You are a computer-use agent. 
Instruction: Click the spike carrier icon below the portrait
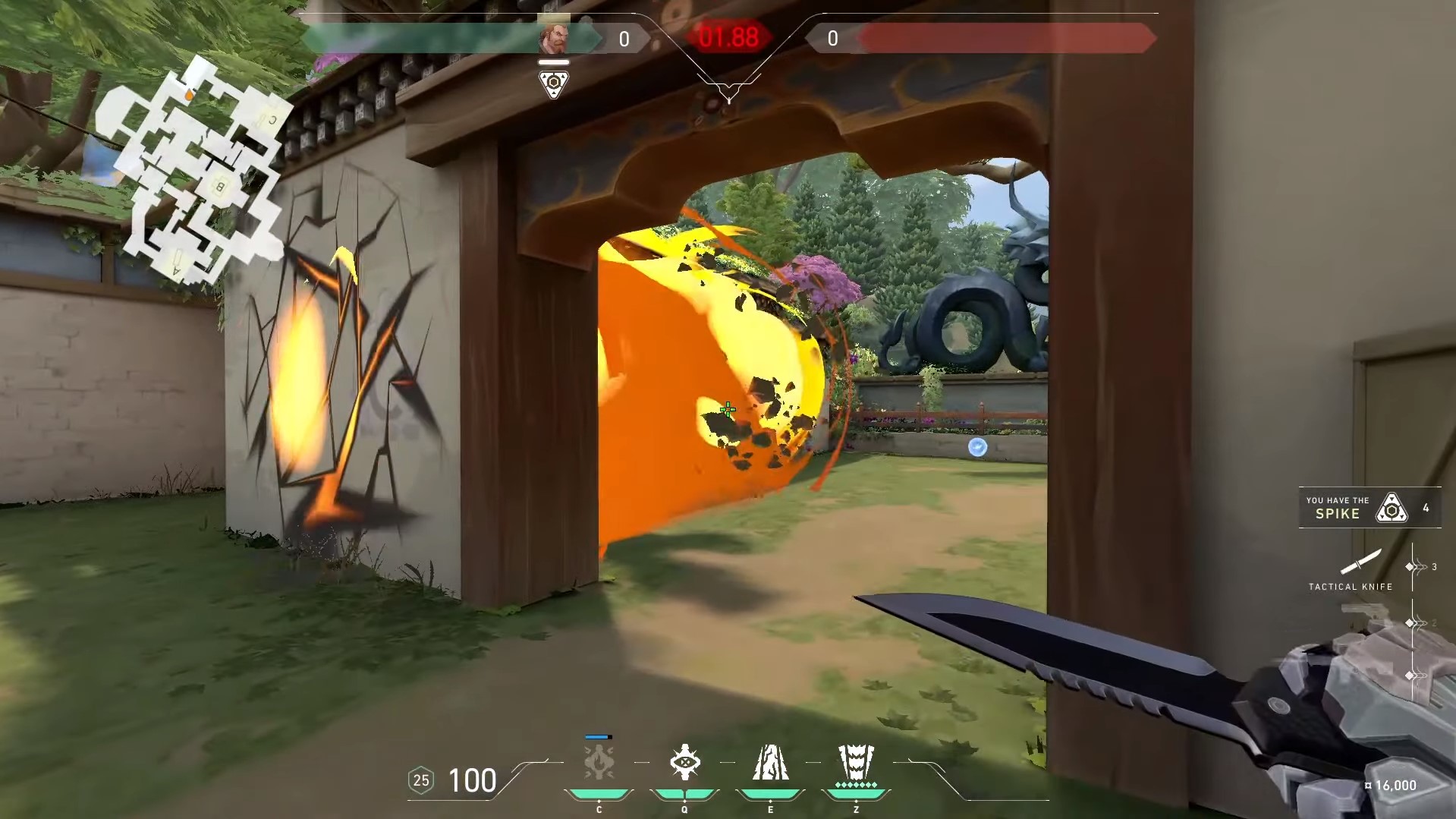point(554,83)
